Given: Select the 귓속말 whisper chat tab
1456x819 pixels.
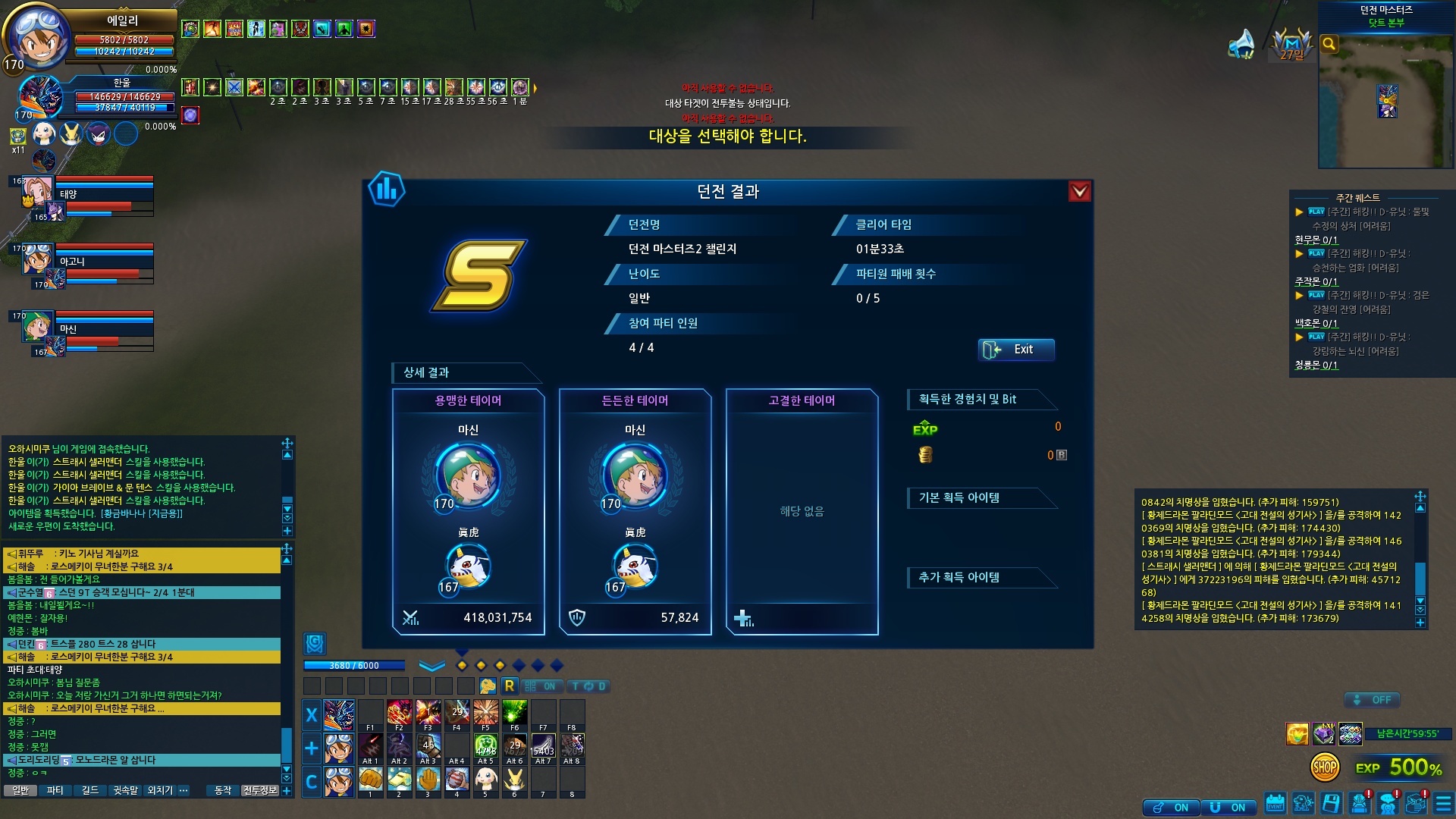Looking at the screenshot, I should [x=125, y=790].
